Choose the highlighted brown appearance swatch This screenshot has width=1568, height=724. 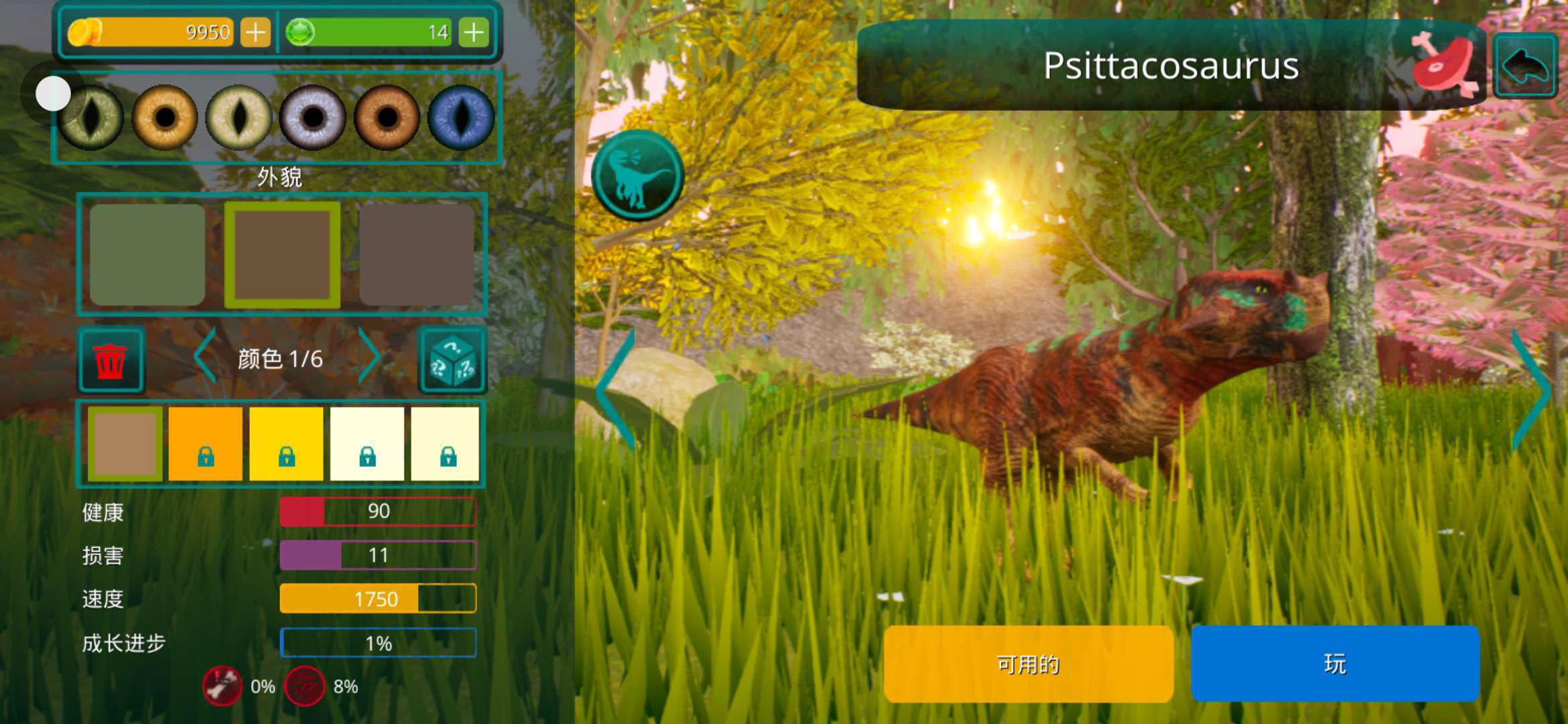pyautogui.click(x=282, y=255)
